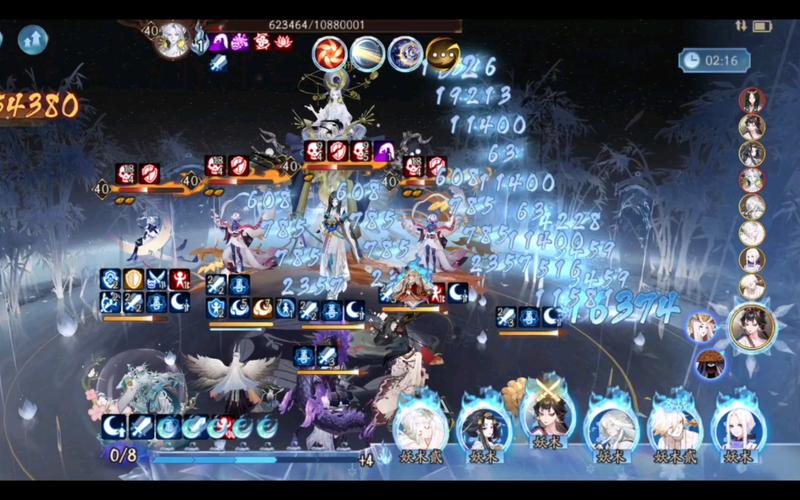The image size is (800, 500).
Task: Click the large active-turn portrait in the turn order
Action: click(x=751, y=326)
